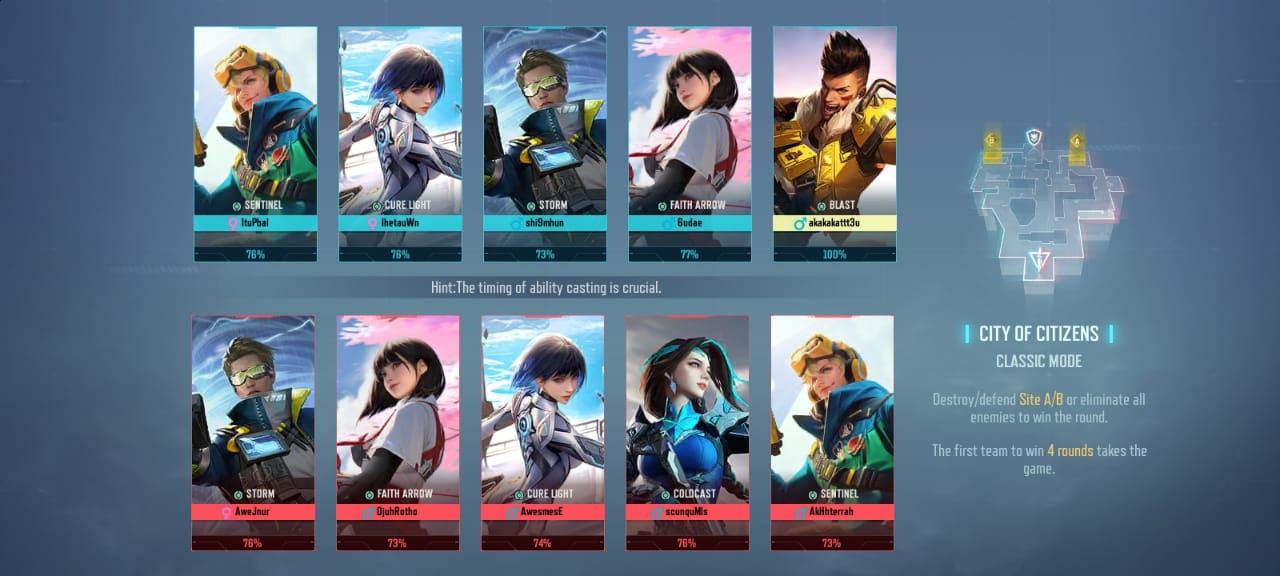Choose 6udae's Faith Arrow card
The width and height of the screenshot is (1280, 576).
(x=690, y=144)
